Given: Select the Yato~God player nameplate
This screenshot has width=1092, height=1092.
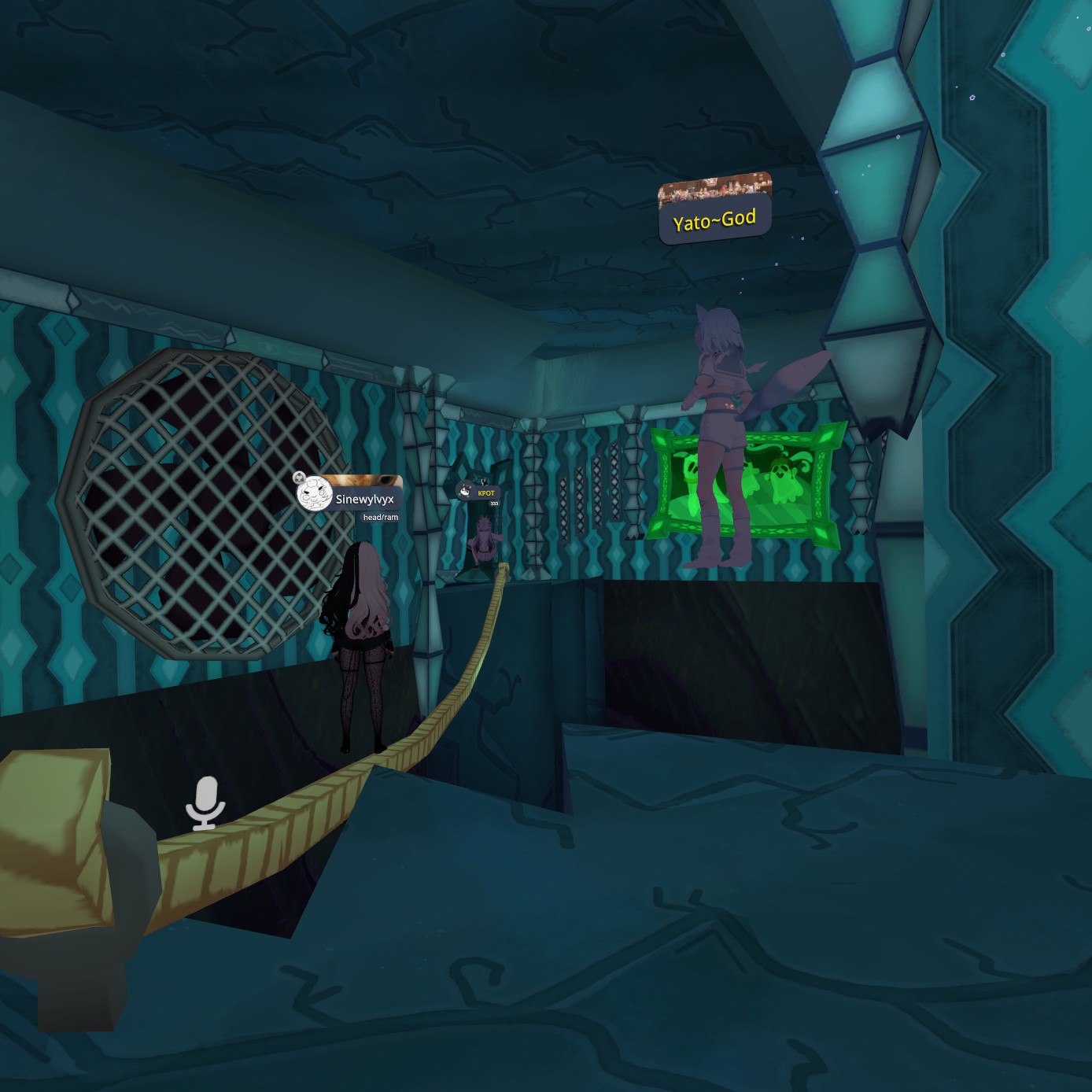Looking at the screenshot, I should pyautogui.click(x=714, y=220).
